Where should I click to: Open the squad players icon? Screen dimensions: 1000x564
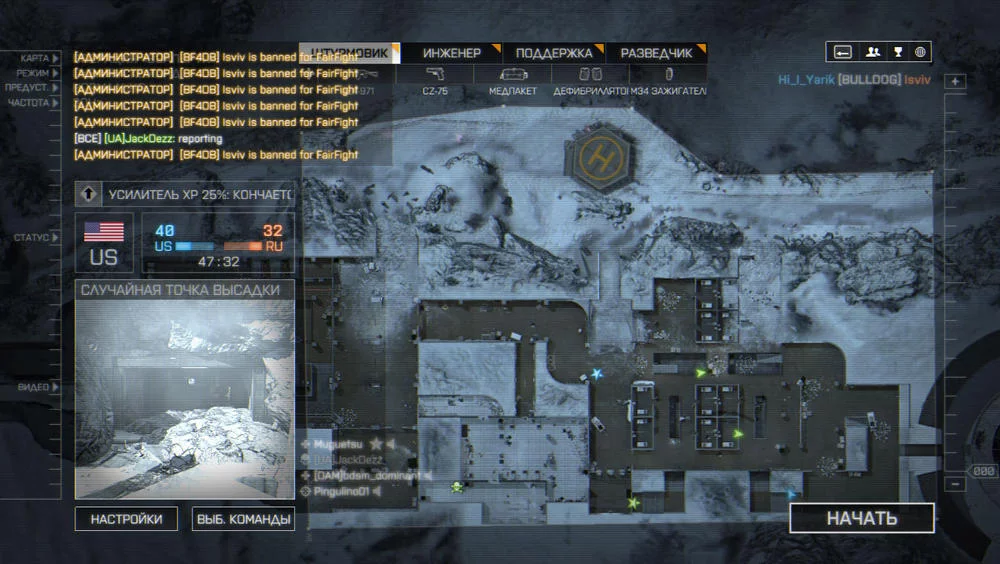pos(872,52)
